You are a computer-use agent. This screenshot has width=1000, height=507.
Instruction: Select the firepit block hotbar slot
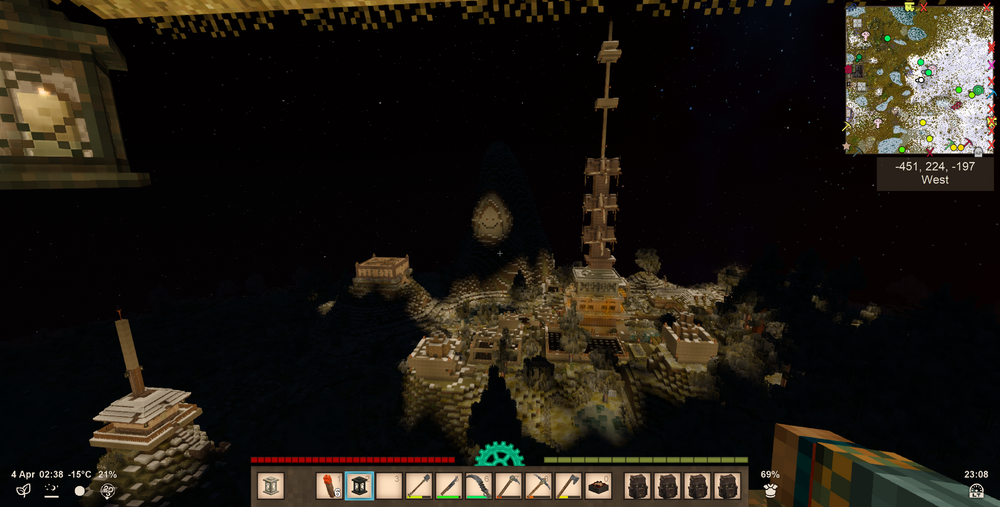(x=599, y=486)
